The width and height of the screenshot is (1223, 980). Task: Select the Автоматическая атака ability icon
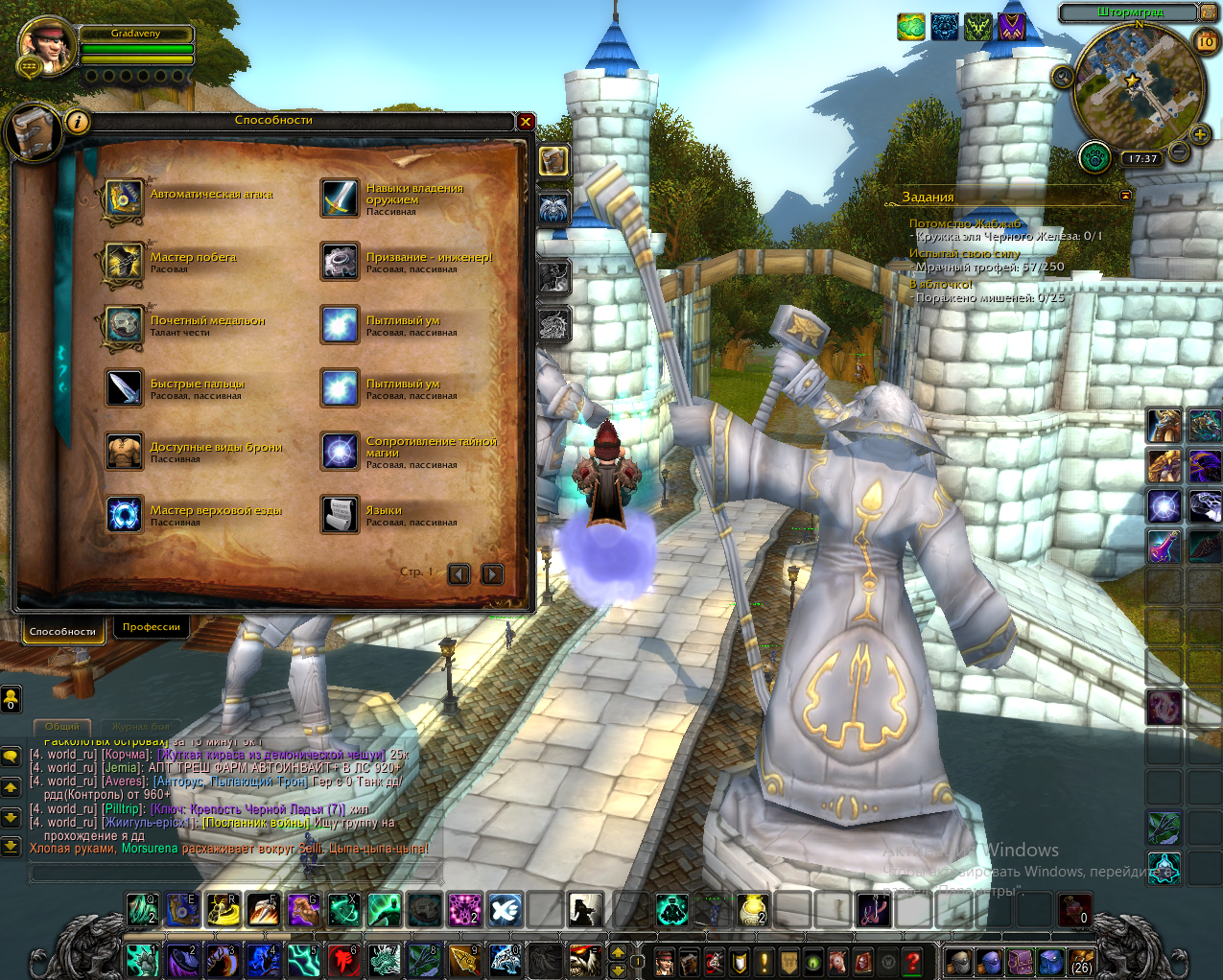(124, 198)
